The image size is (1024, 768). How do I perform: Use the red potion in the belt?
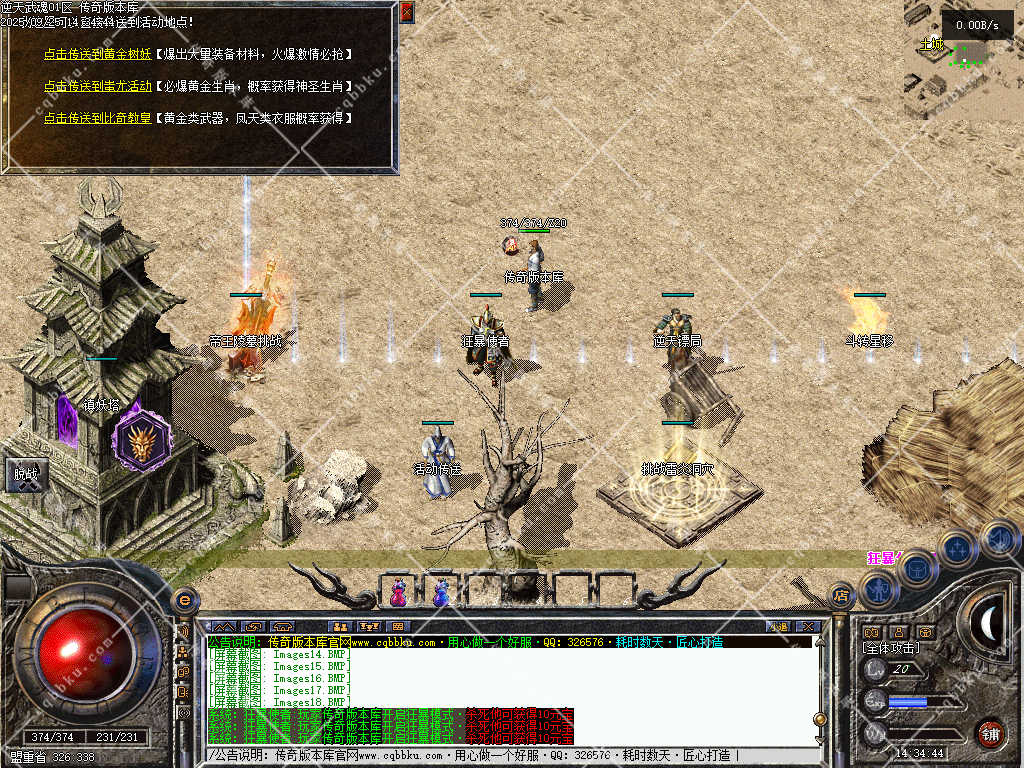(398, 592)
